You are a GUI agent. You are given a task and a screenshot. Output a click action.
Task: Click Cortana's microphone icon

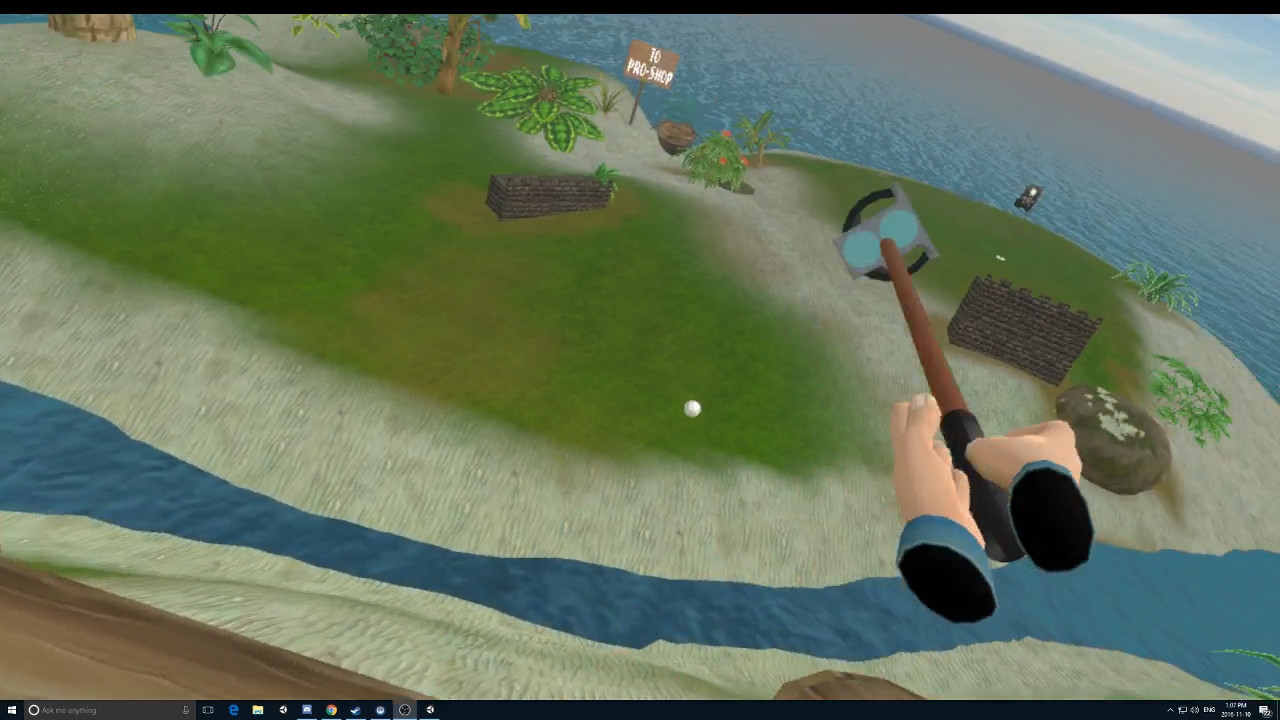tap(186, 710)
